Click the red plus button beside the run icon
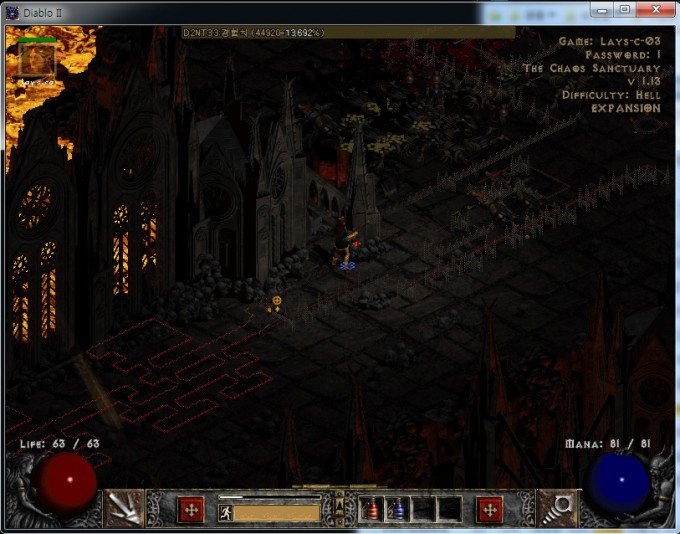Image resolution: width=680 pixels, height=534 pixels. (190, 509)
